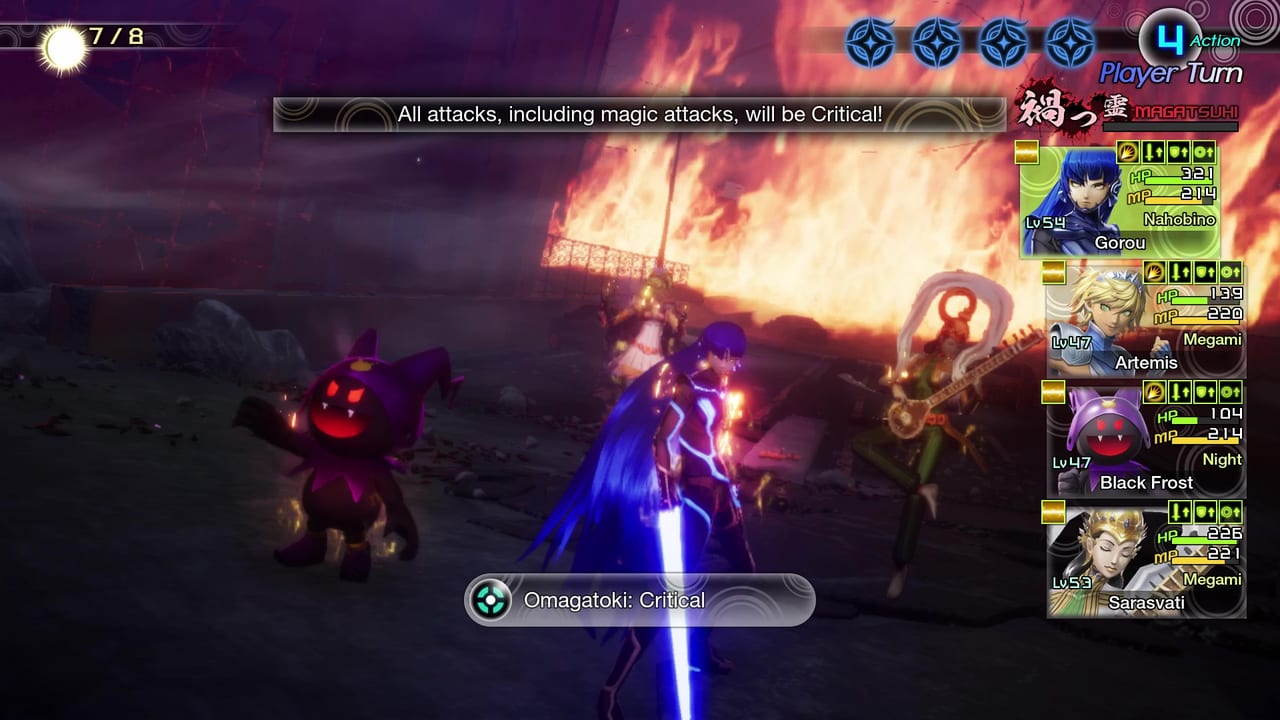The height and width of the screenshot is (720, 1280).
Task: Click Gorou's attack-up sword buff icon
Action: coord(1154,152)
